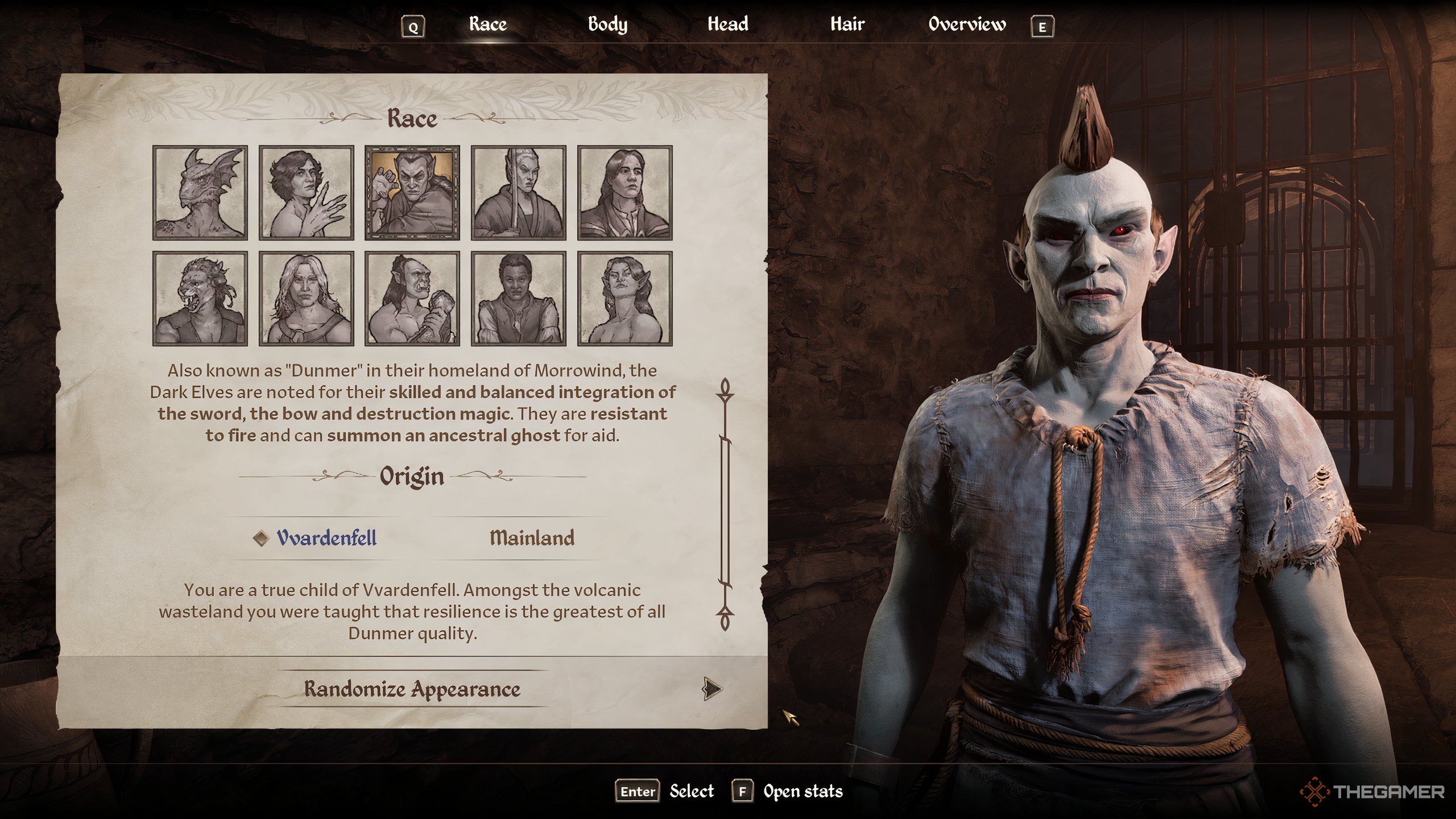1456x819 pixels.
Task: Pick the Khajiit cat race portrait
Action: pyautogui.click(x=200, y=299)
